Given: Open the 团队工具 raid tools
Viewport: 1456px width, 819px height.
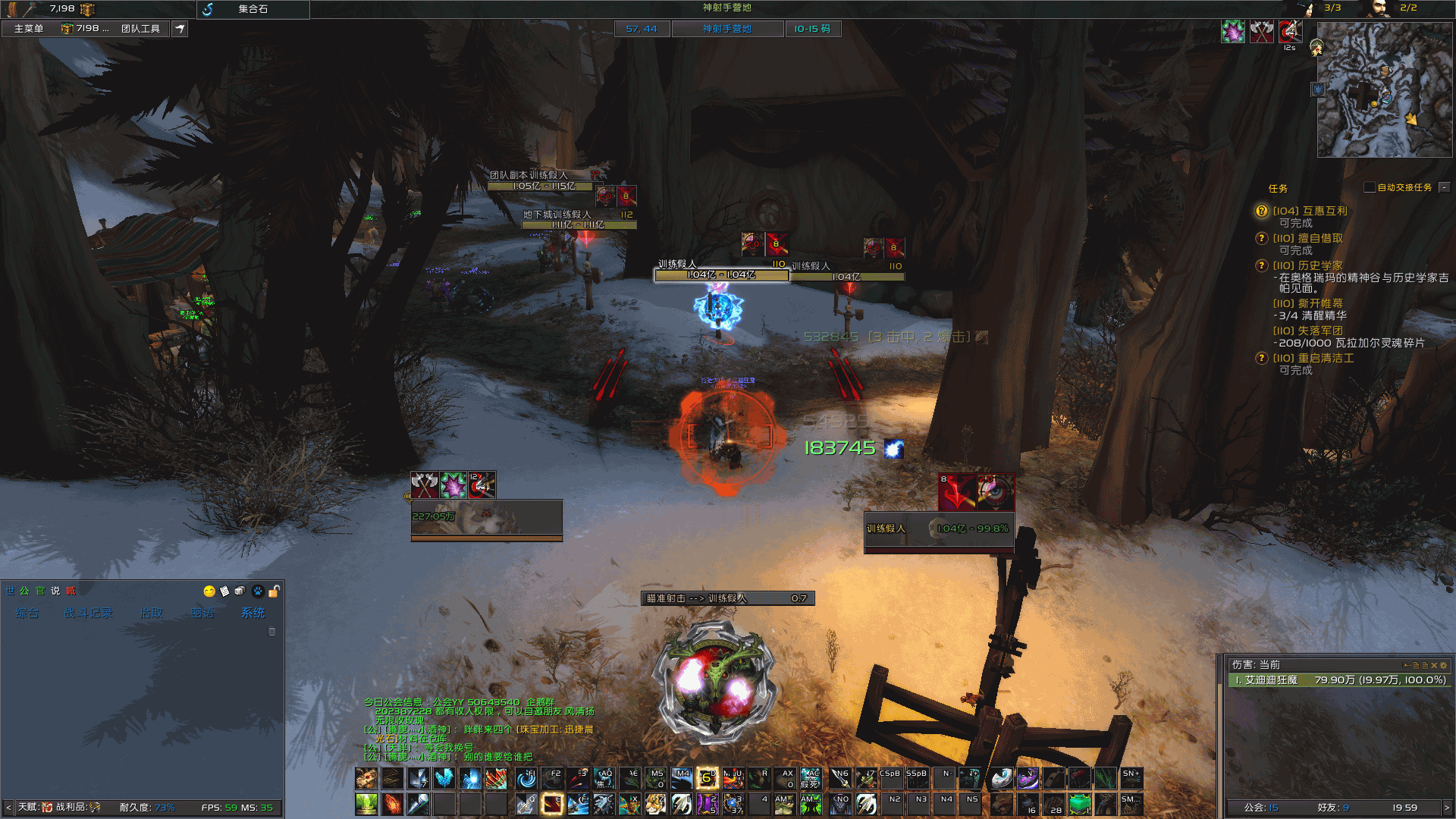Looking at the screenshot, I should [x=140, y=29].
